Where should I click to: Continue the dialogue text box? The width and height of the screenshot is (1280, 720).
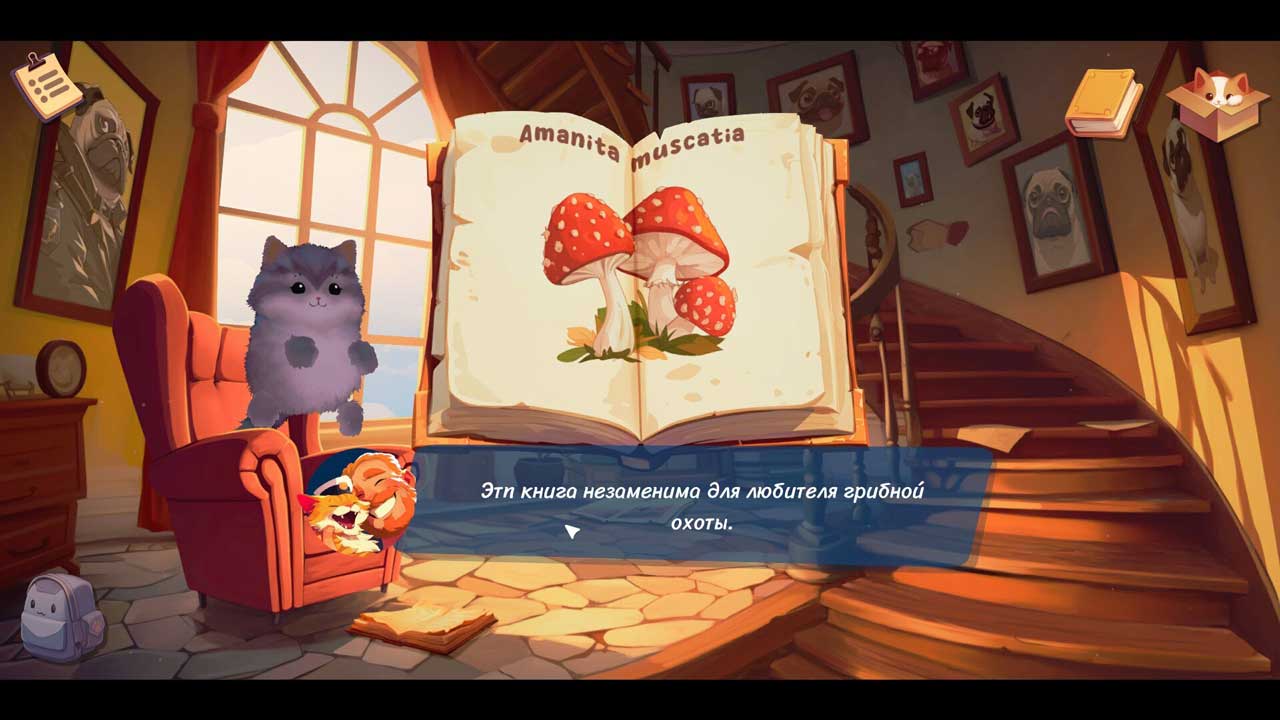(698, 506)
